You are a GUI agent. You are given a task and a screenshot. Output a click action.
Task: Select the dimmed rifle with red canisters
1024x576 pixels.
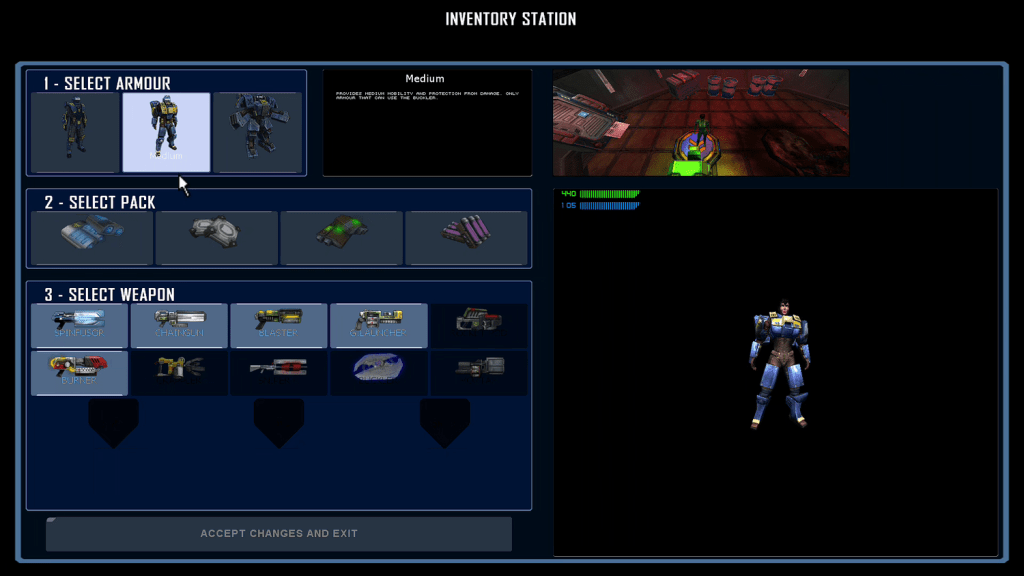click(279, 372)
